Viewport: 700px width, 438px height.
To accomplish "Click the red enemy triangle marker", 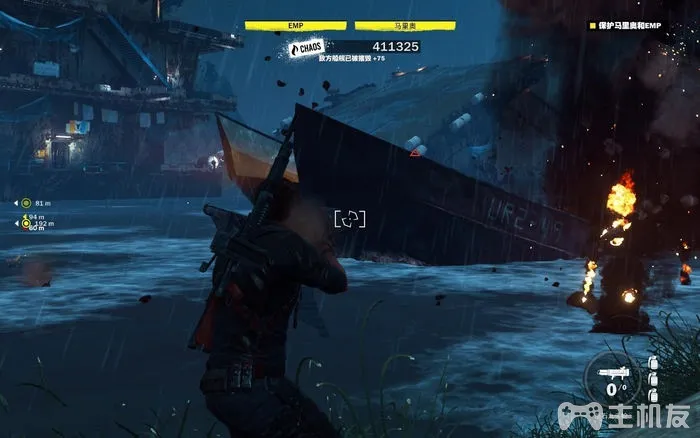I will coord(415,153).
